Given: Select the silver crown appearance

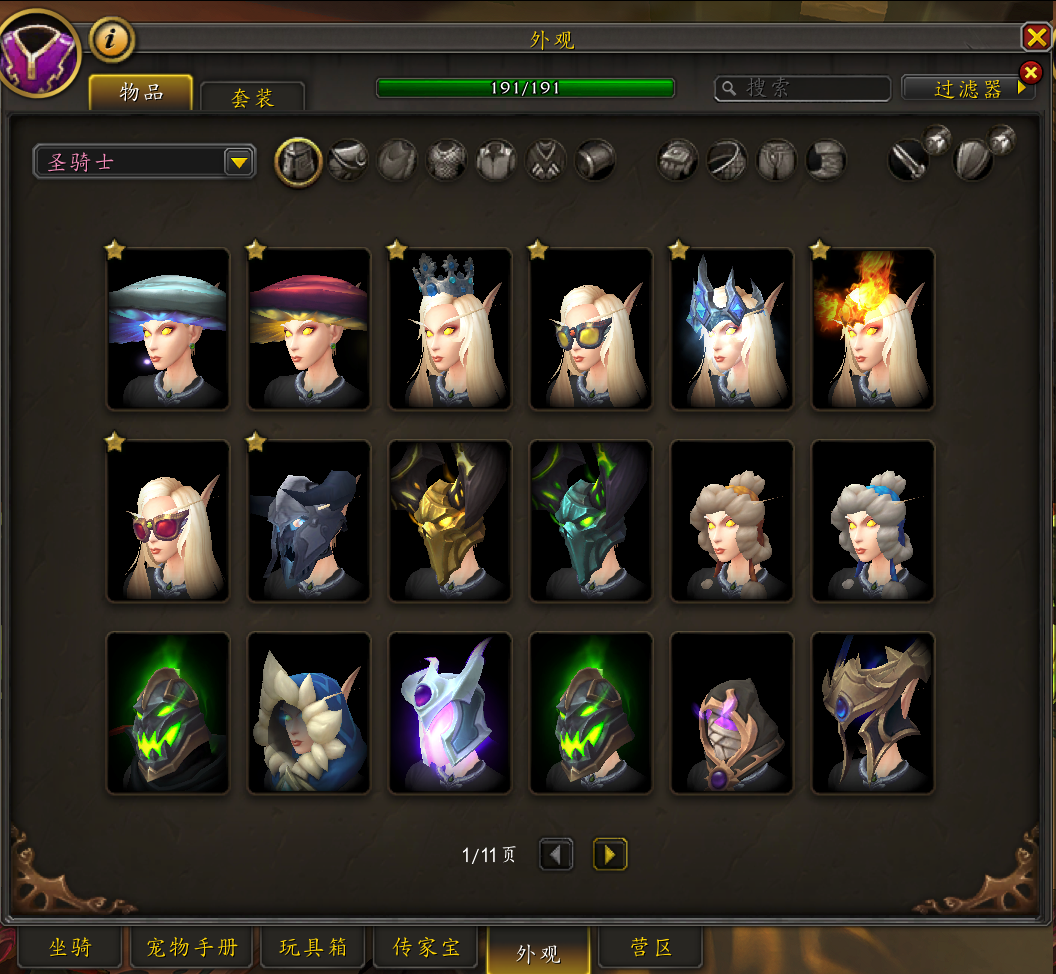Looking at the screenshot, I should point(450,329).
